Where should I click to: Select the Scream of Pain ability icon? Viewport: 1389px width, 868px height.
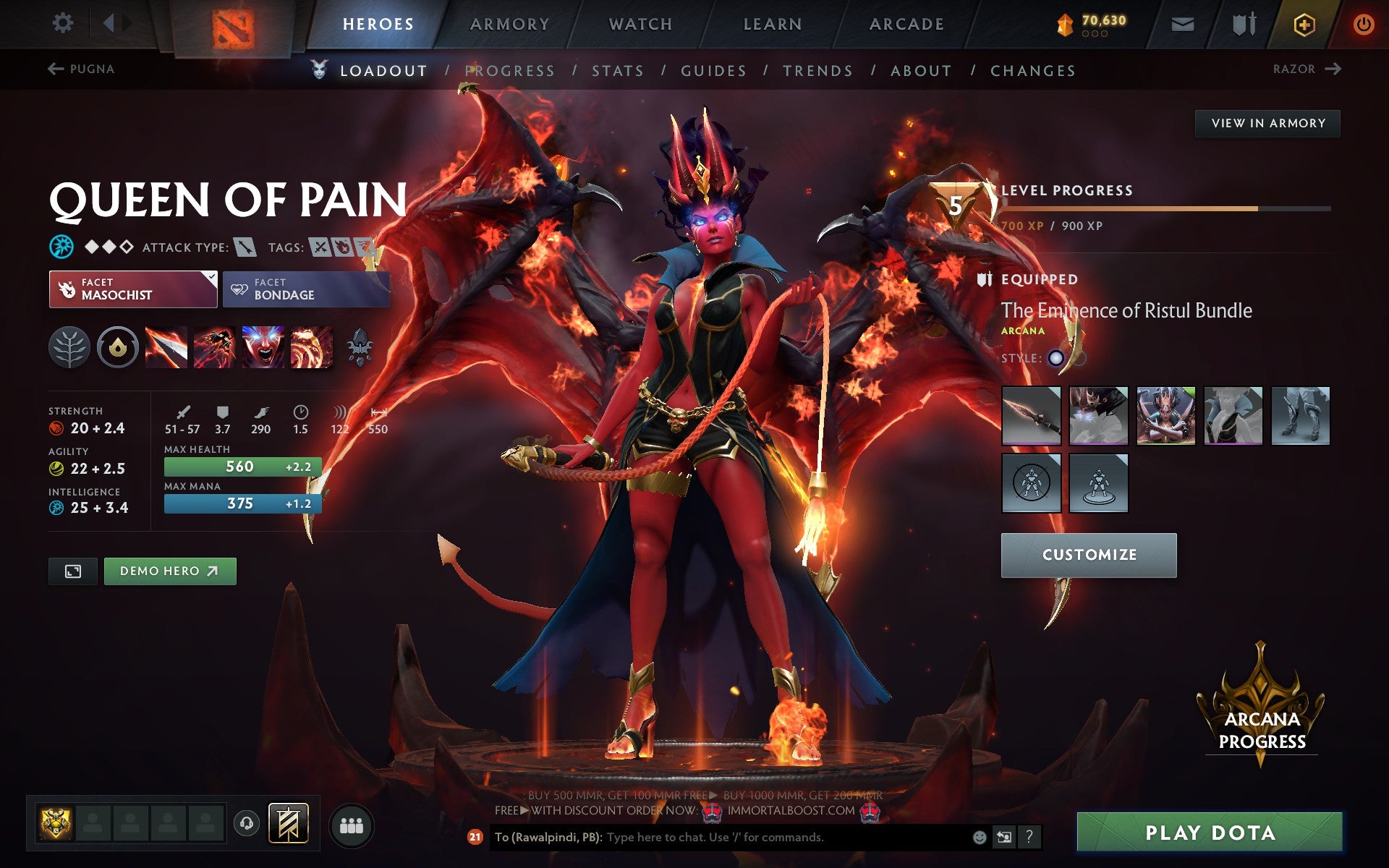(264, 348)
